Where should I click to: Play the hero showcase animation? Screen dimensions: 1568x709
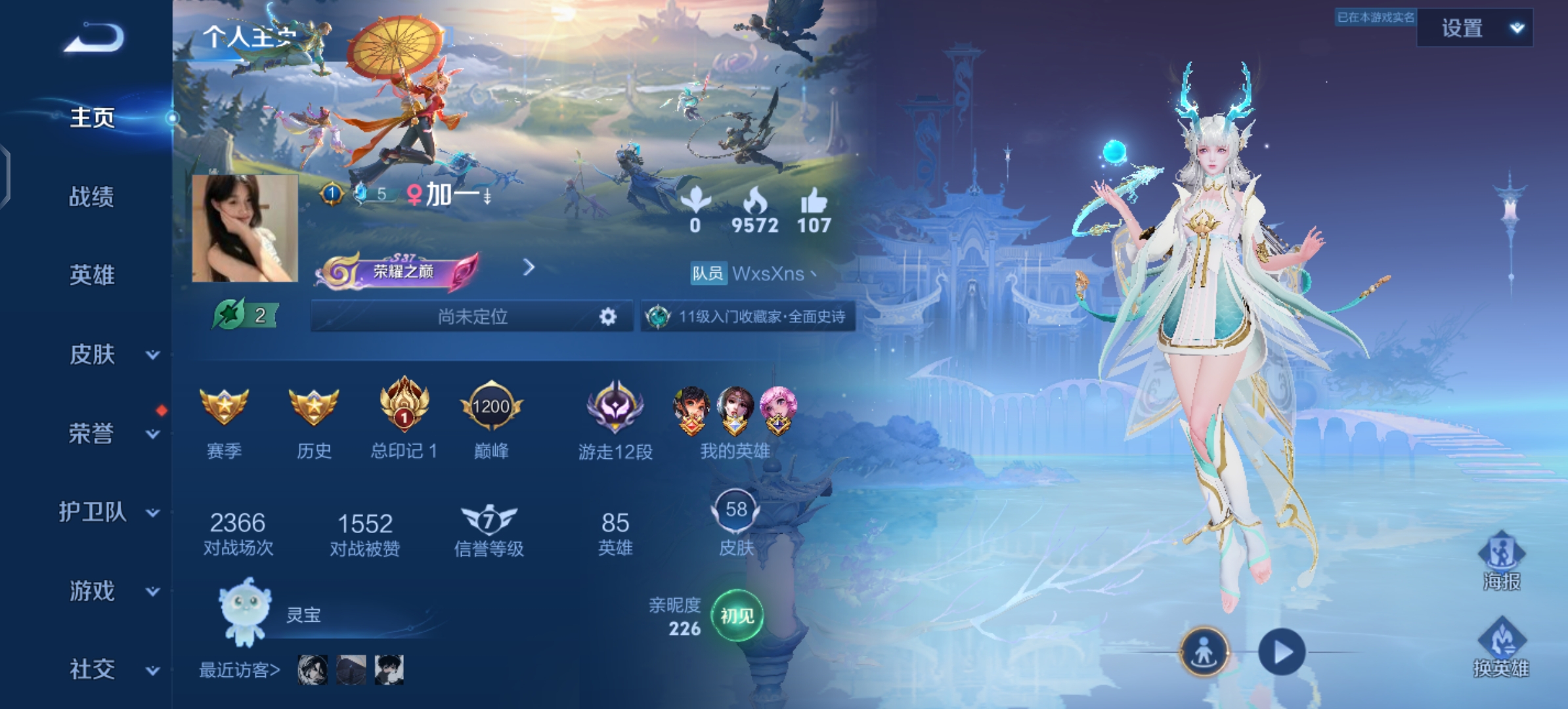pyautogui.click(x=1282, y=652)
